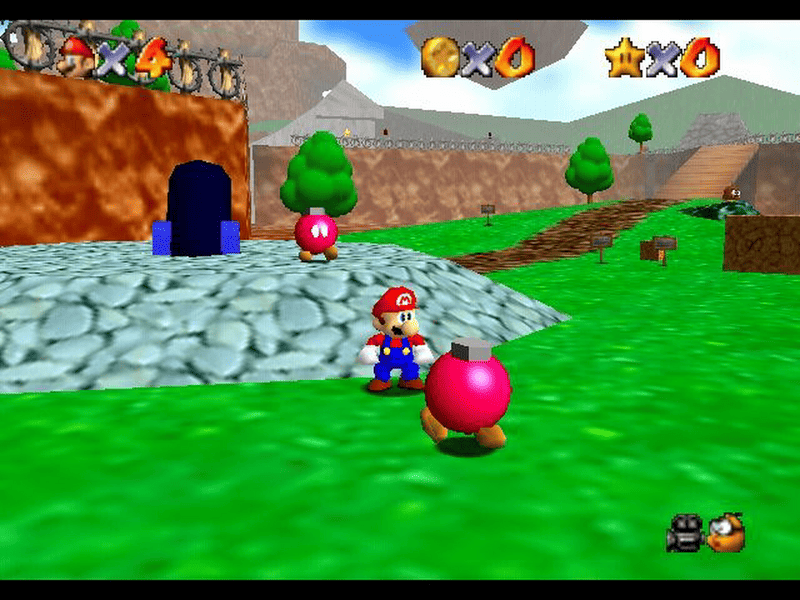Select the Lakitu camera indicator
The height and width of the screenshot is (600, 800).
click(x=727, y=533)
